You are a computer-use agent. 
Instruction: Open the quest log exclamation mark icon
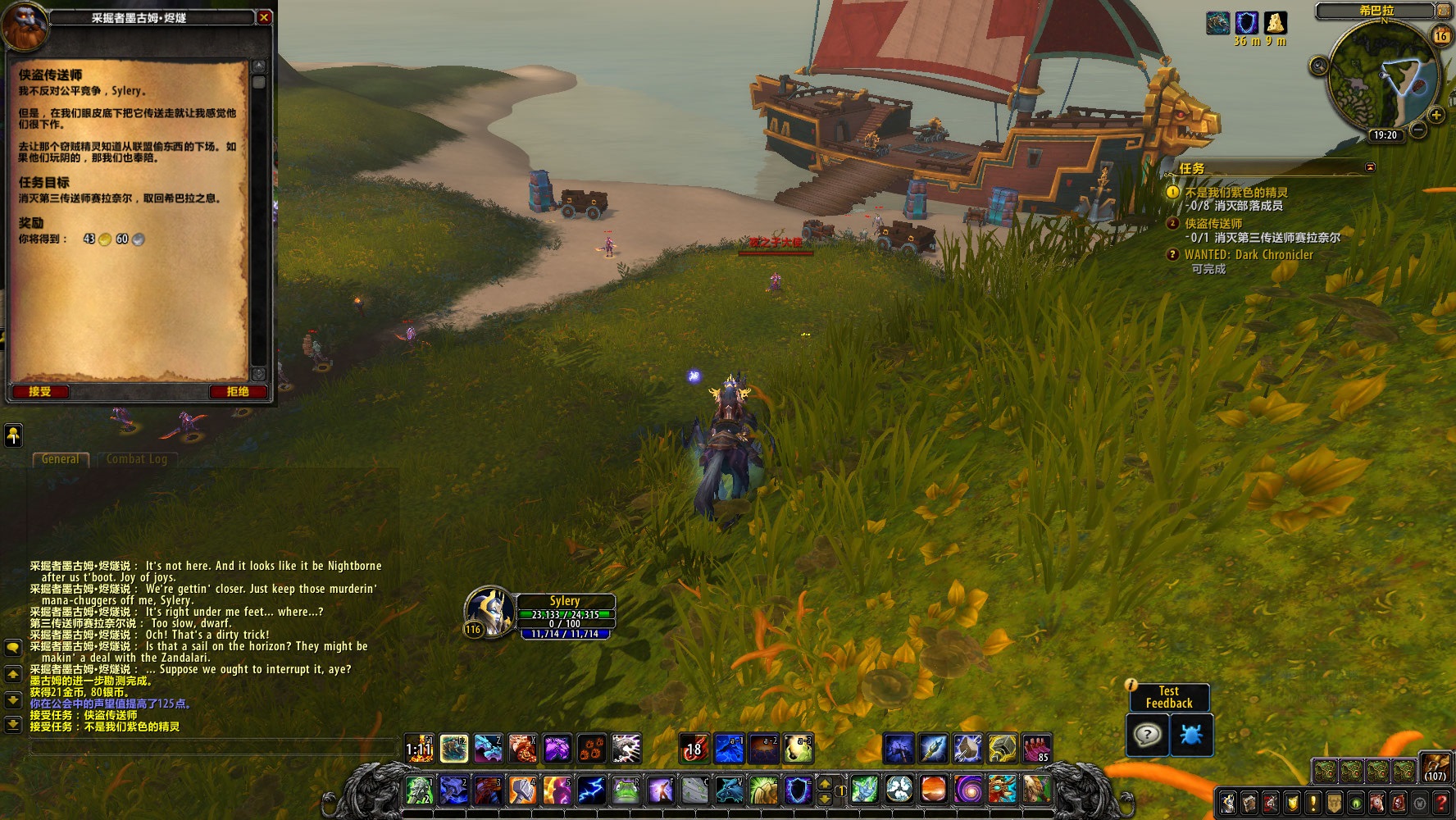coord(1313,802)
